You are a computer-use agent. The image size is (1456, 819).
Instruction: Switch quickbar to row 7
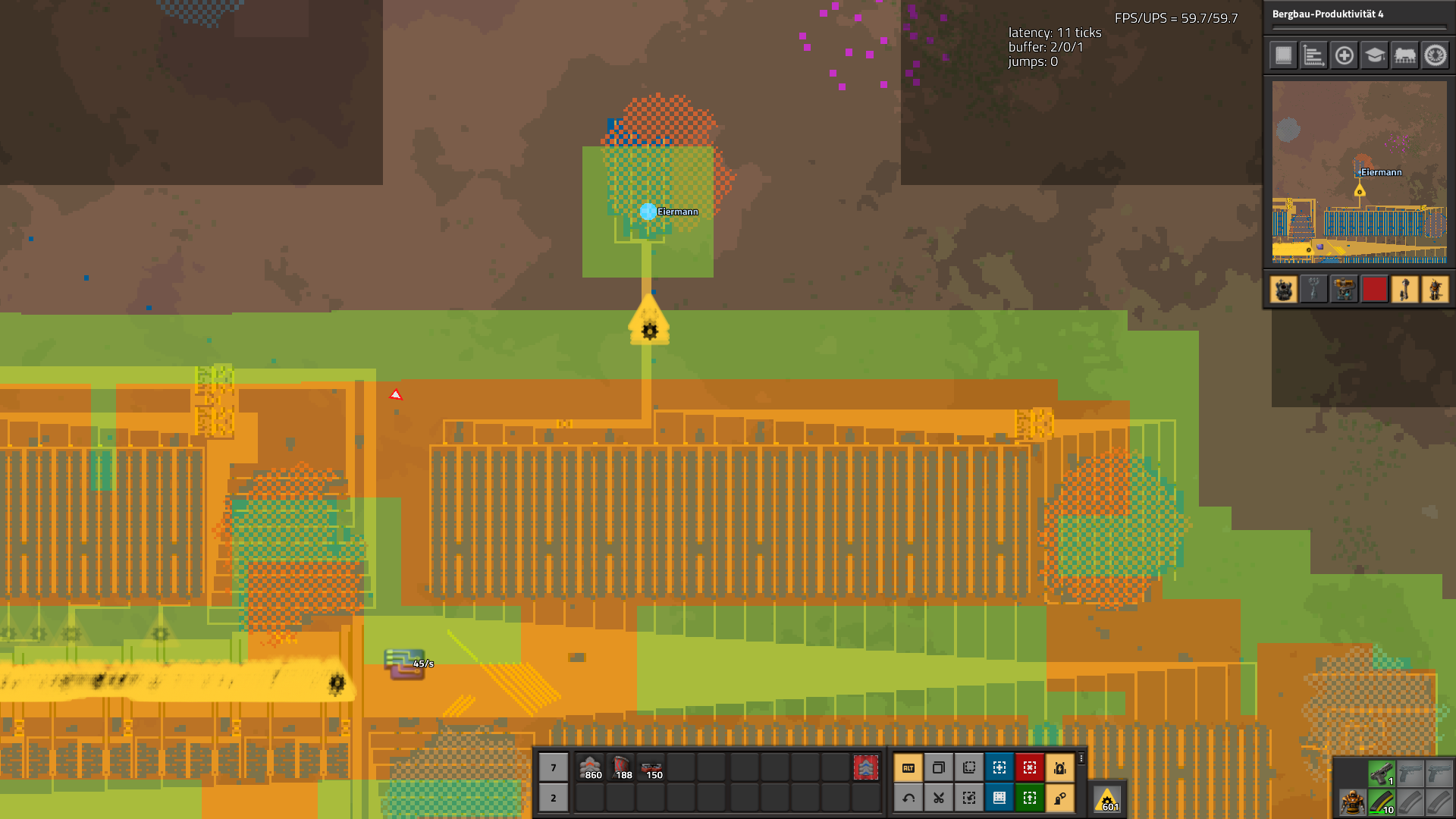point(553,767)
